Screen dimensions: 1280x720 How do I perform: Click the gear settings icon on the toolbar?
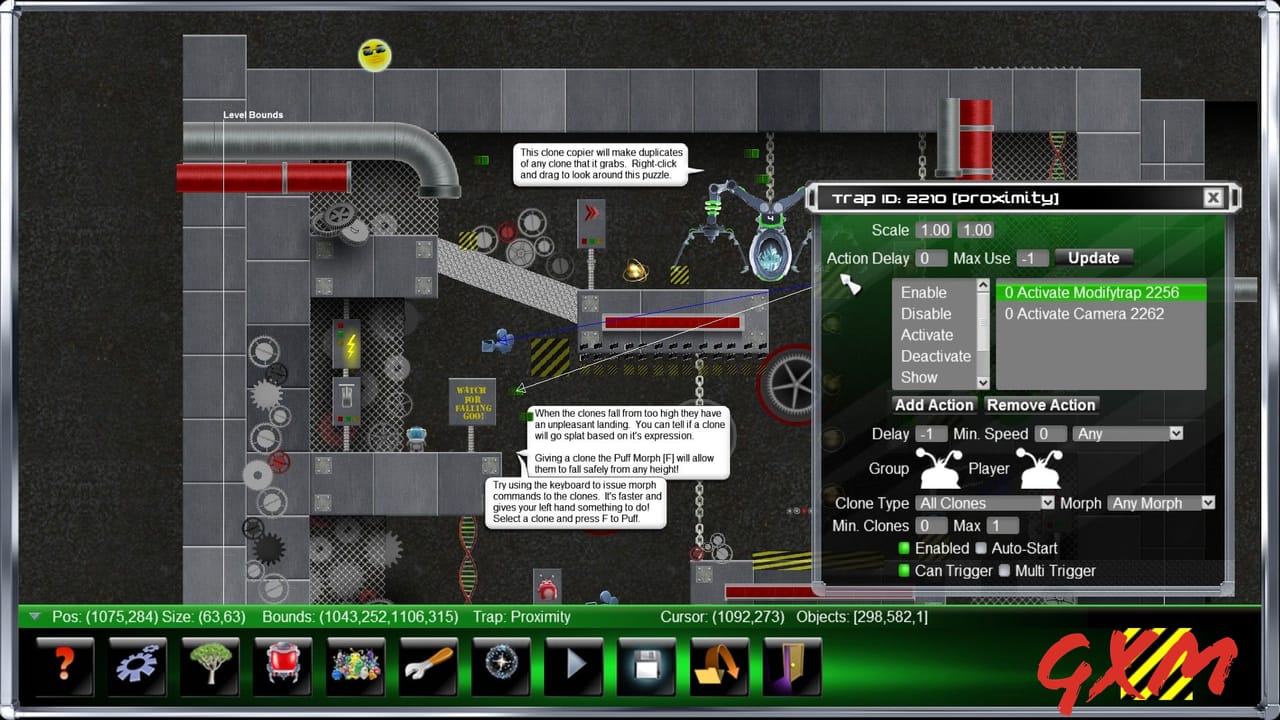[137, 665]
